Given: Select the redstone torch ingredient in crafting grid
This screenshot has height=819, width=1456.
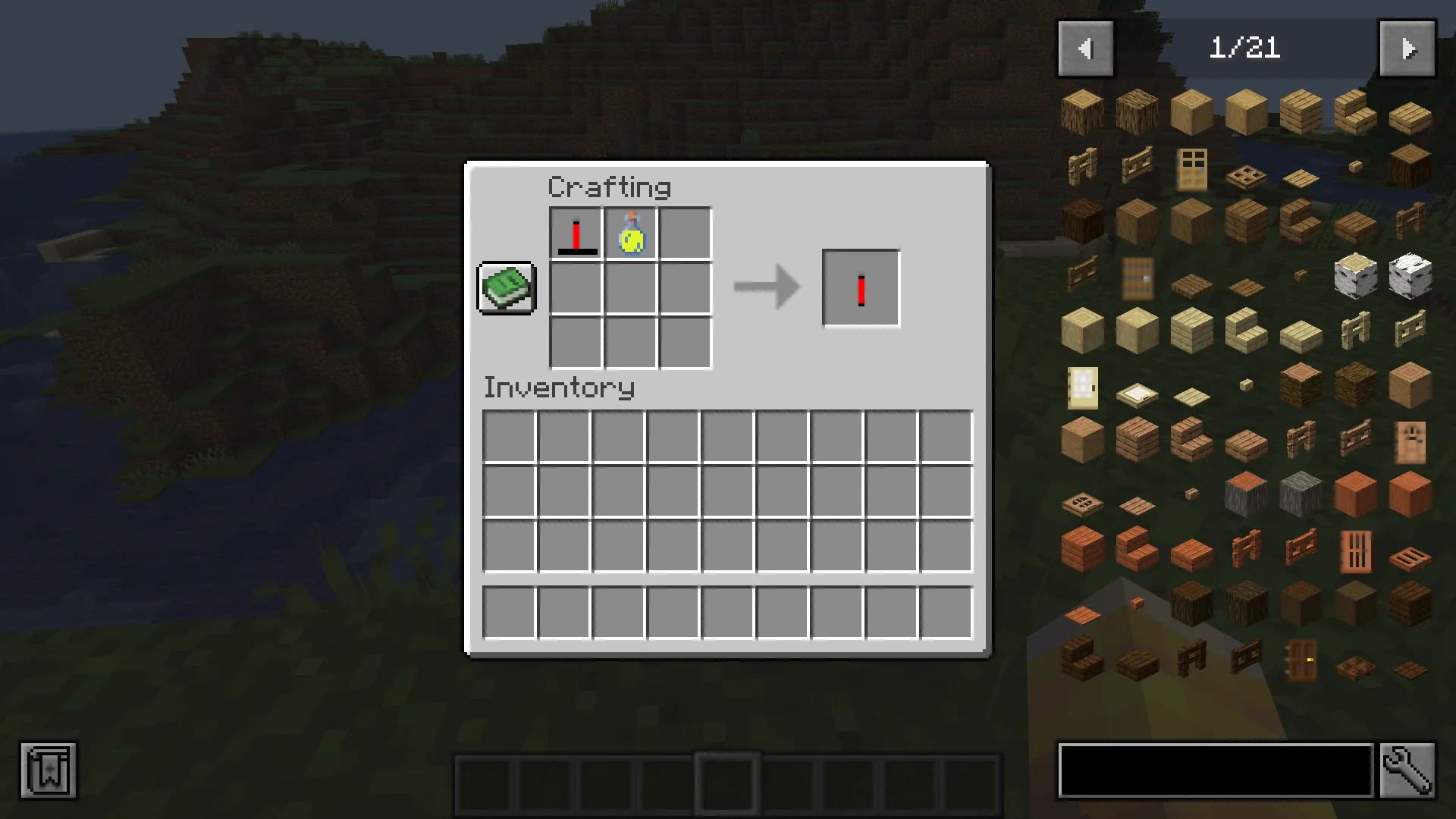Looking at the screenshot, I should pos(575,233).
